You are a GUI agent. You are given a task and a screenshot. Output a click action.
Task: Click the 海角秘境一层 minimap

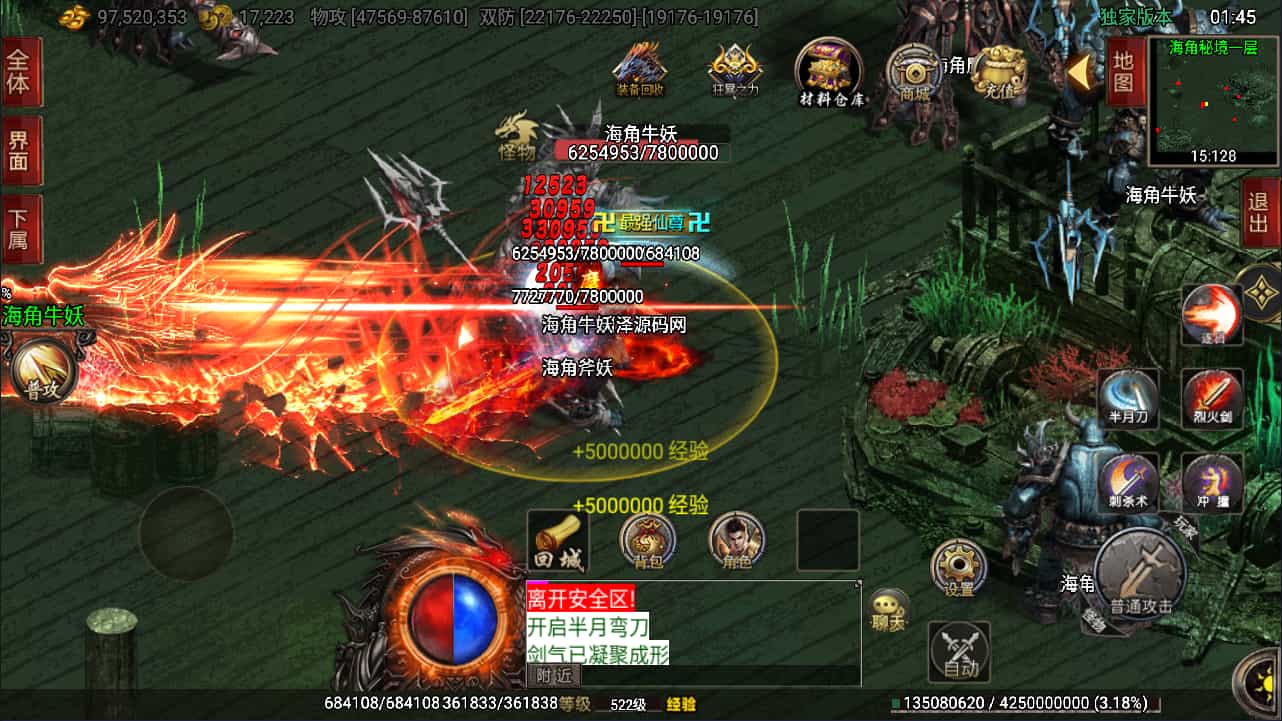pos(1213,101)
